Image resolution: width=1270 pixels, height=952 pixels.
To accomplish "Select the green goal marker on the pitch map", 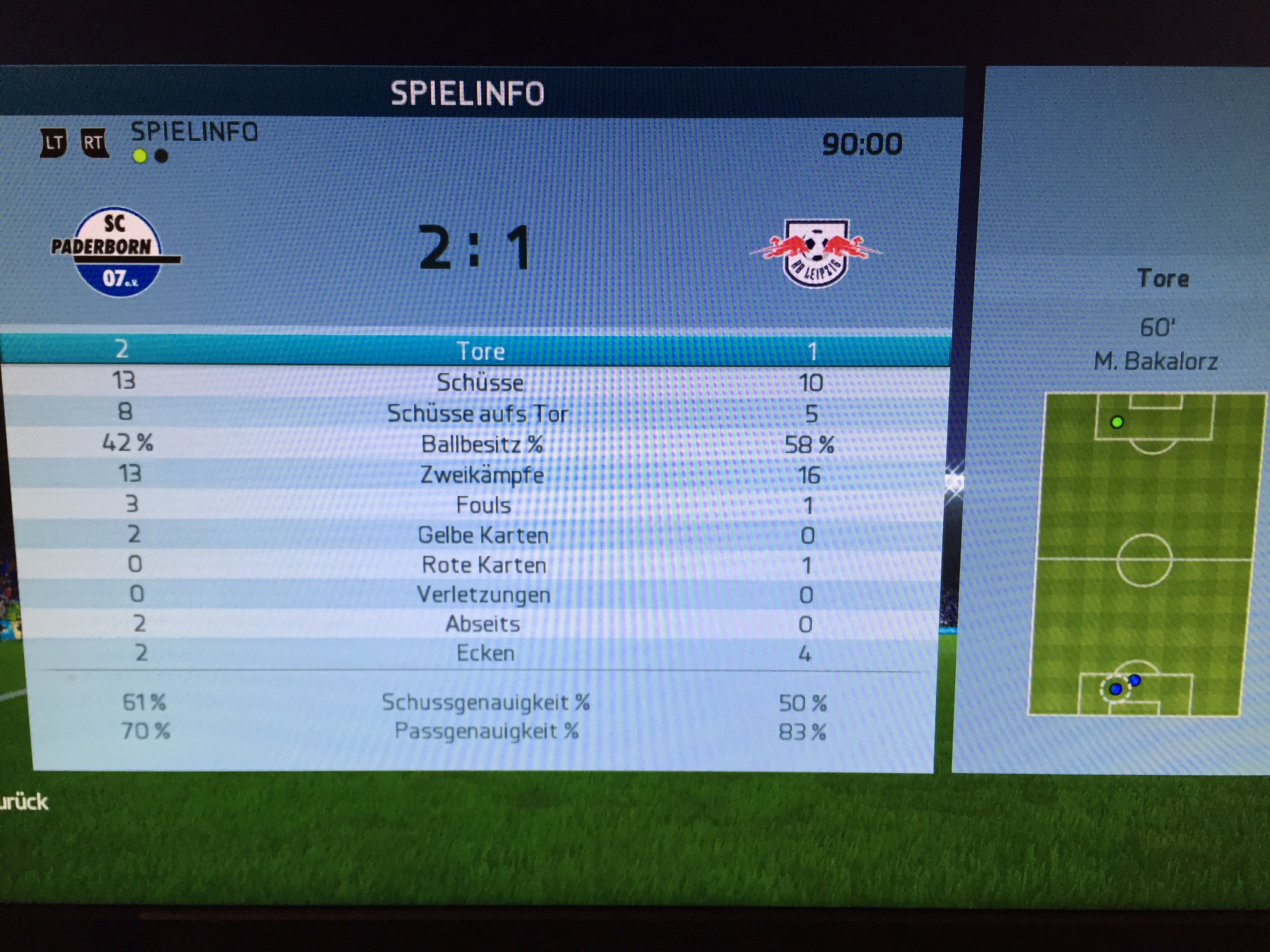I will point(1117,423).
